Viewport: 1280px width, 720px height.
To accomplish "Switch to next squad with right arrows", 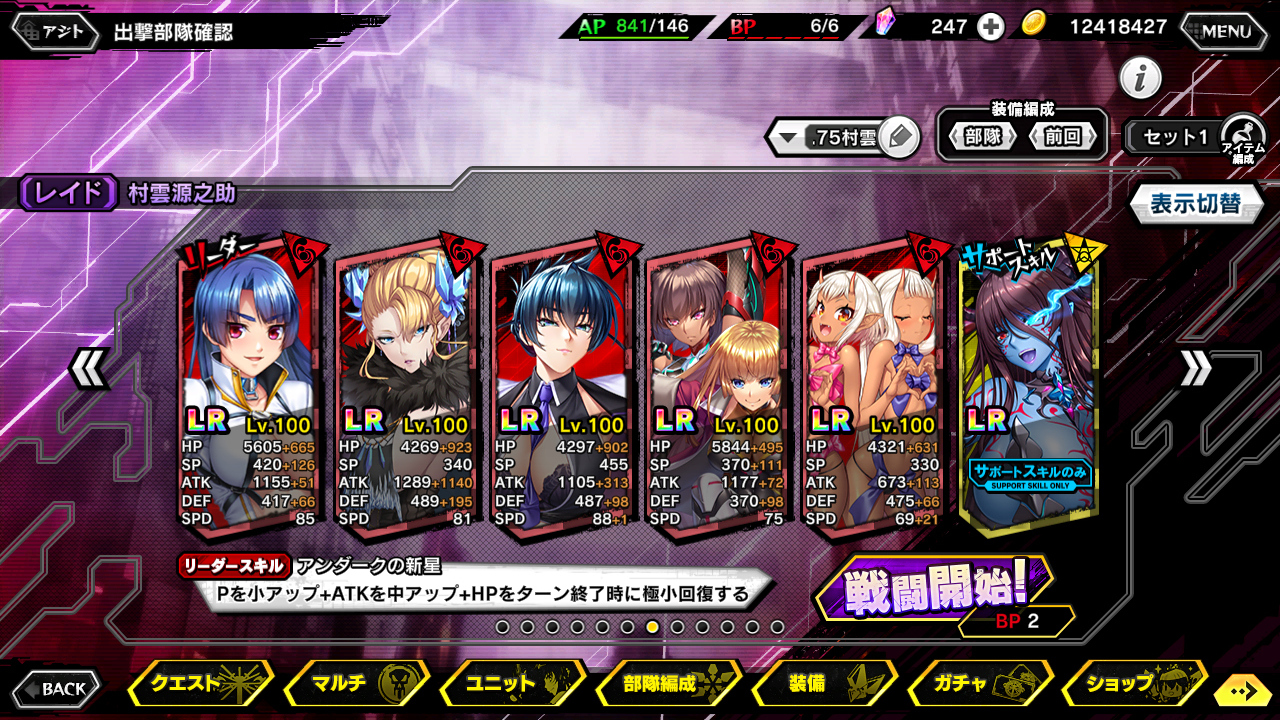I will (1195, 369).
